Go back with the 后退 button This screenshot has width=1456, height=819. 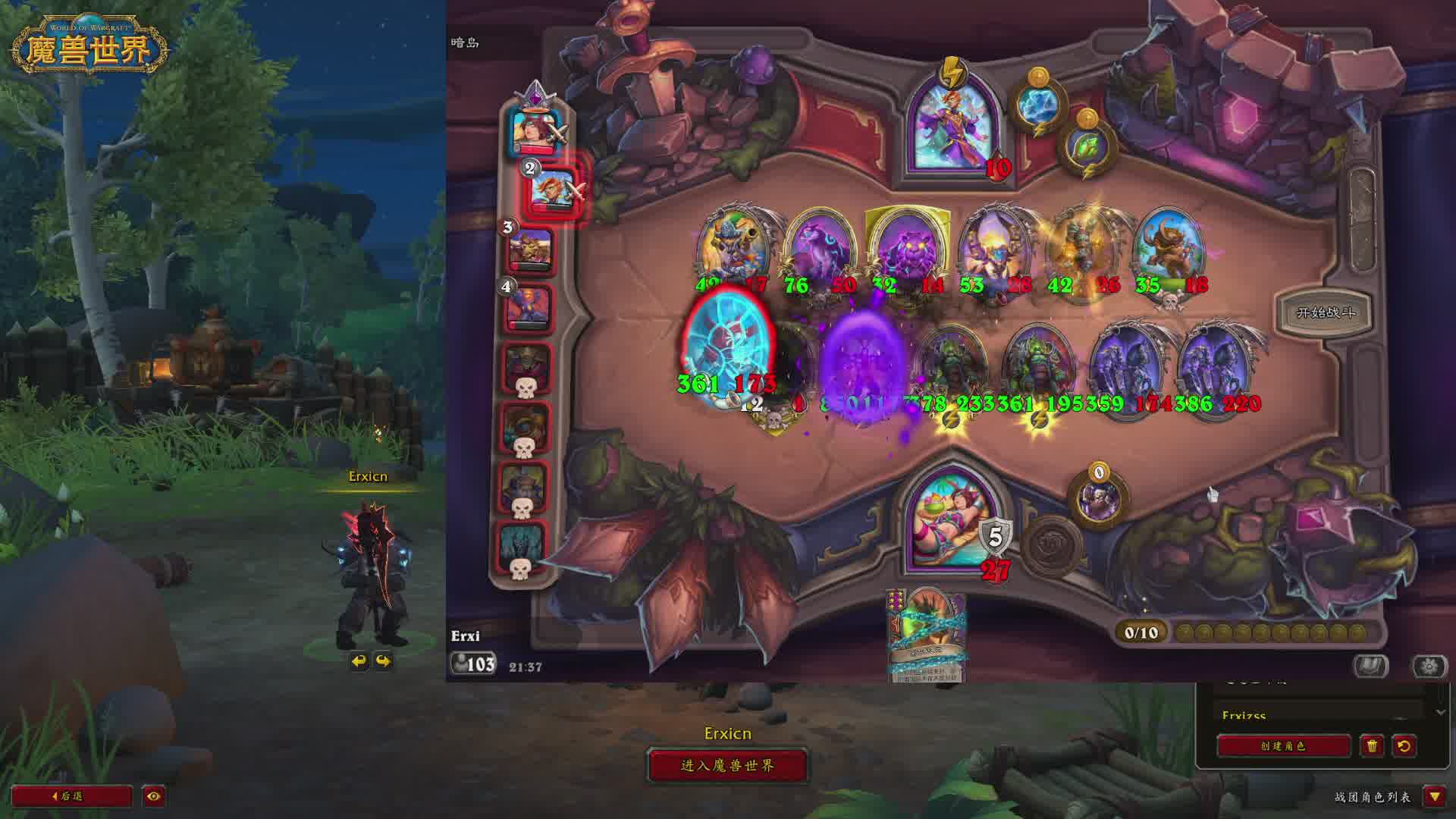click(71, 796)
